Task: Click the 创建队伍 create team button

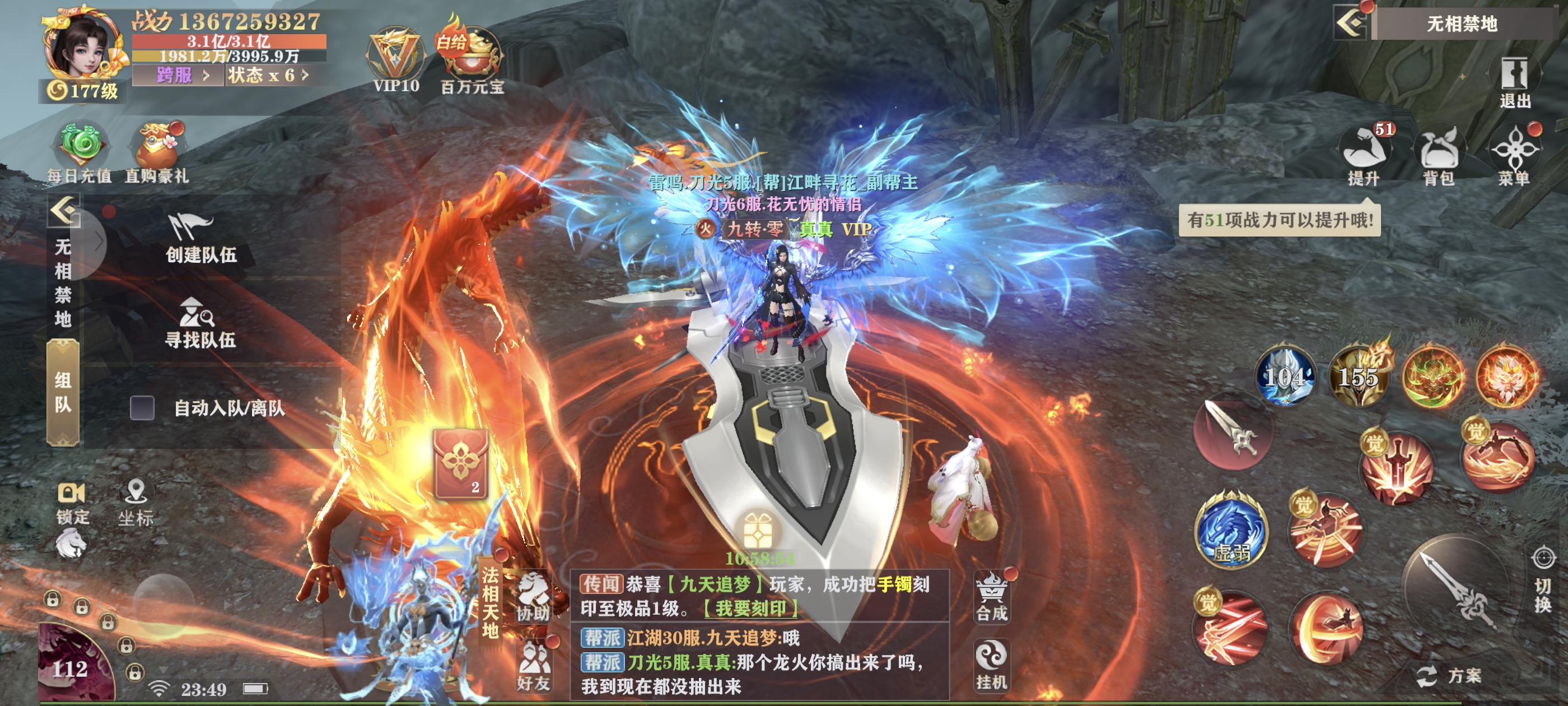Action: pyautogui.click(x=200, y=238)
